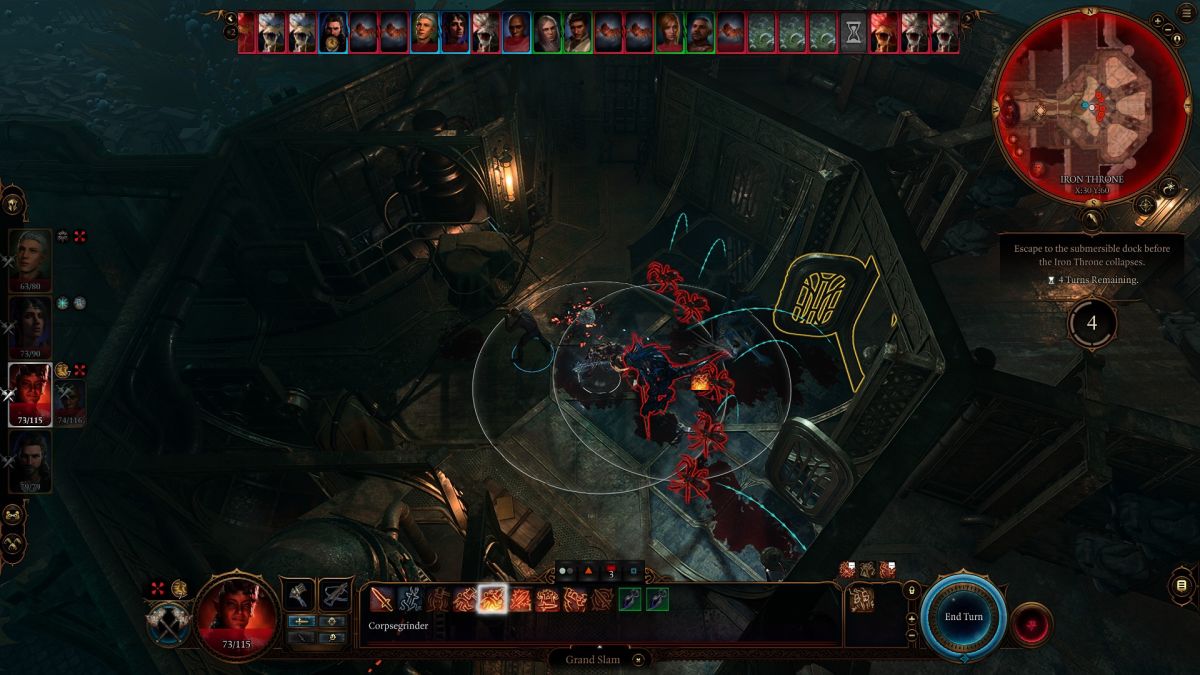Toggle group mode below party portraits
The height and width of the screenshot is (675, 1200).
14,514
